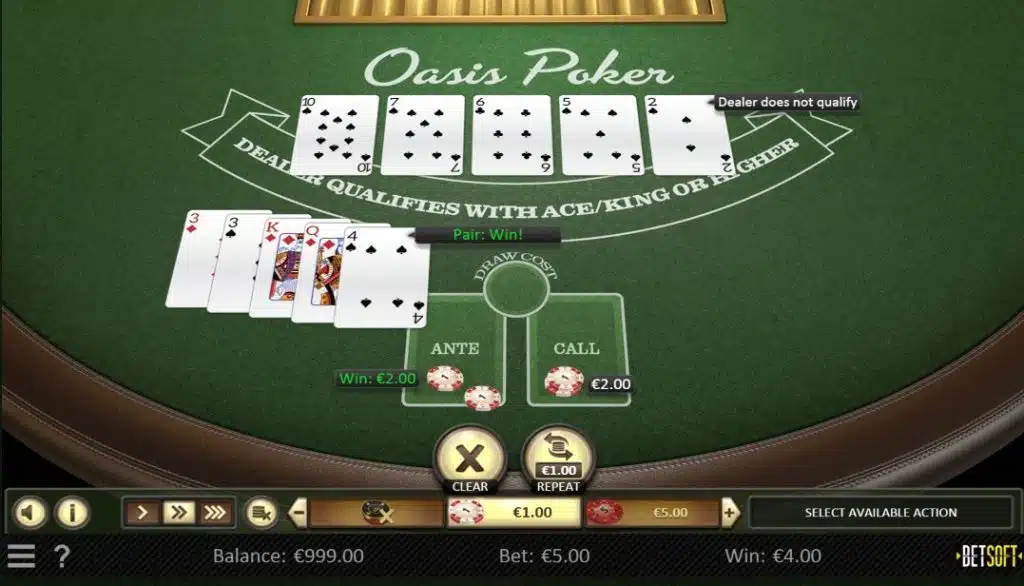Screen dimensions: 1024x586
Task: Toggle the round button beside the speed arrows
Action: click(262, 513)
